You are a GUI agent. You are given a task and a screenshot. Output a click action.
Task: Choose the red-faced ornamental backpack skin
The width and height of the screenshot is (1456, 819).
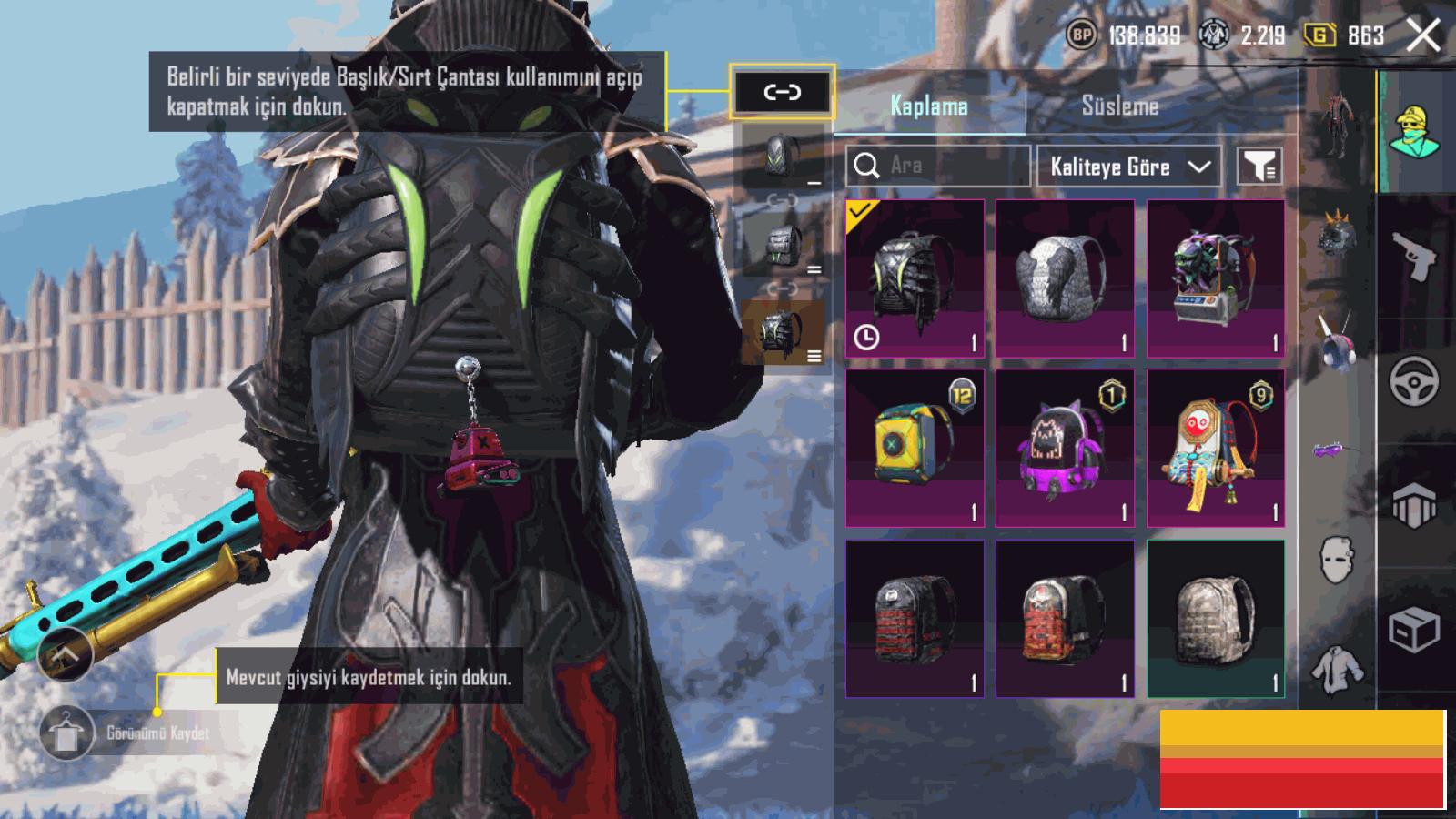point(1216,448)
